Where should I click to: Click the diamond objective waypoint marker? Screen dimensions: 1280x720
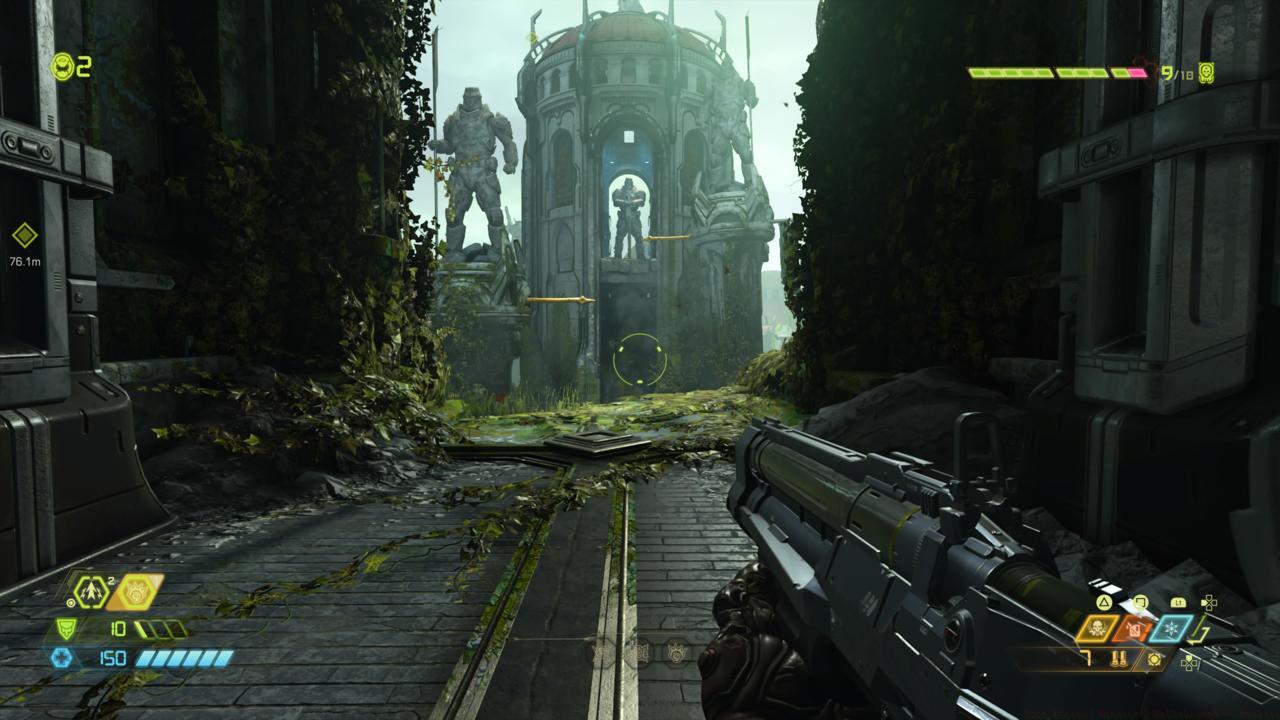(x=24, y=236)
